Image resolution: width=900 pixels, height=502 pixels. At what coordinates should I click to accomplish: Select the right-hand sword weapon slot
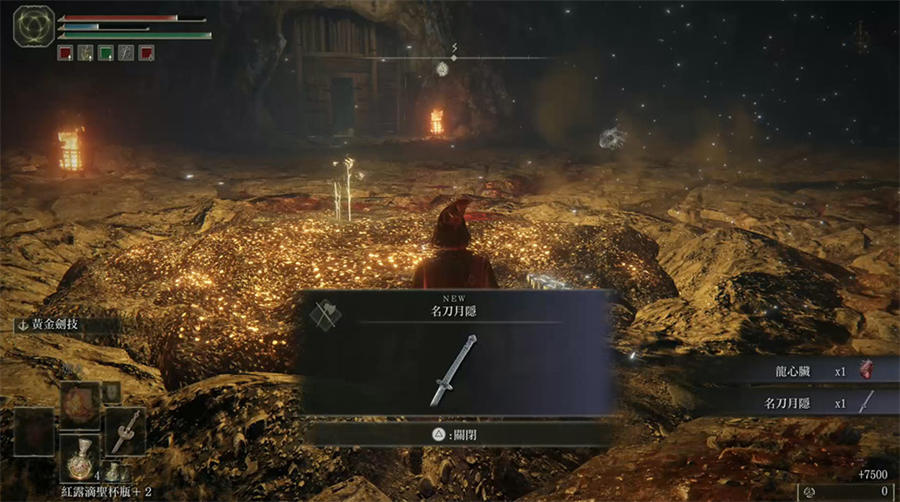pos(124,432)
